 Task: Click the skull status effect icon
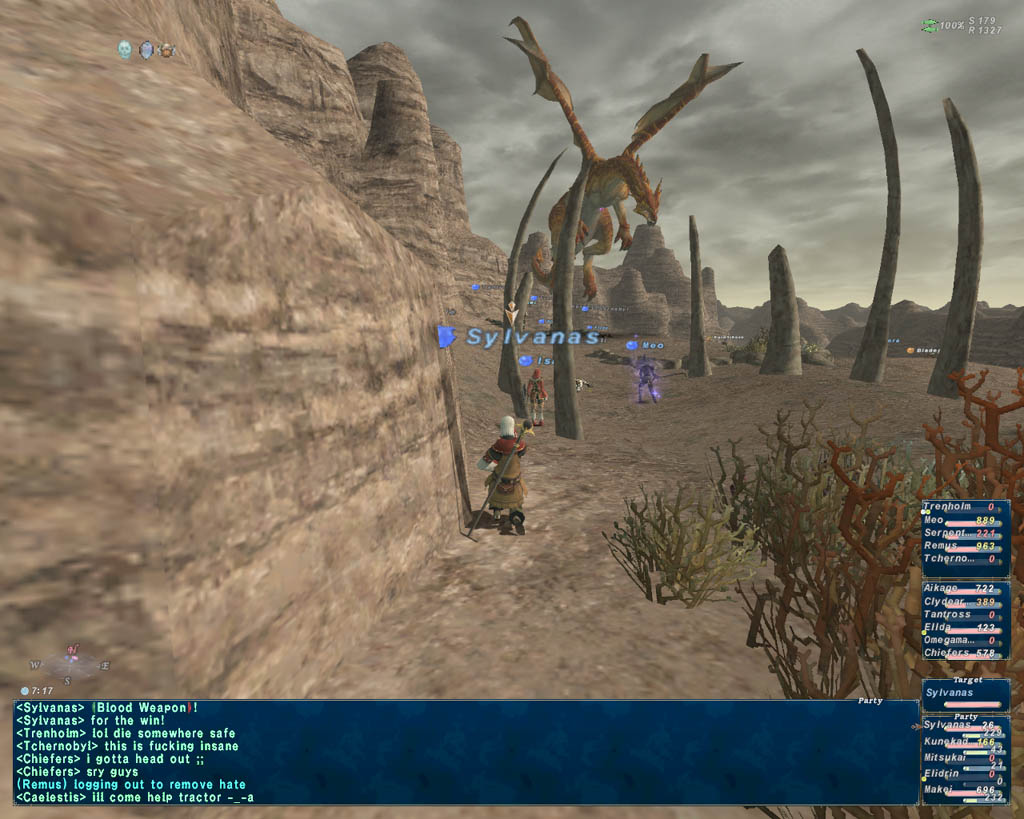pyautogui.click(x=125, y=49)
